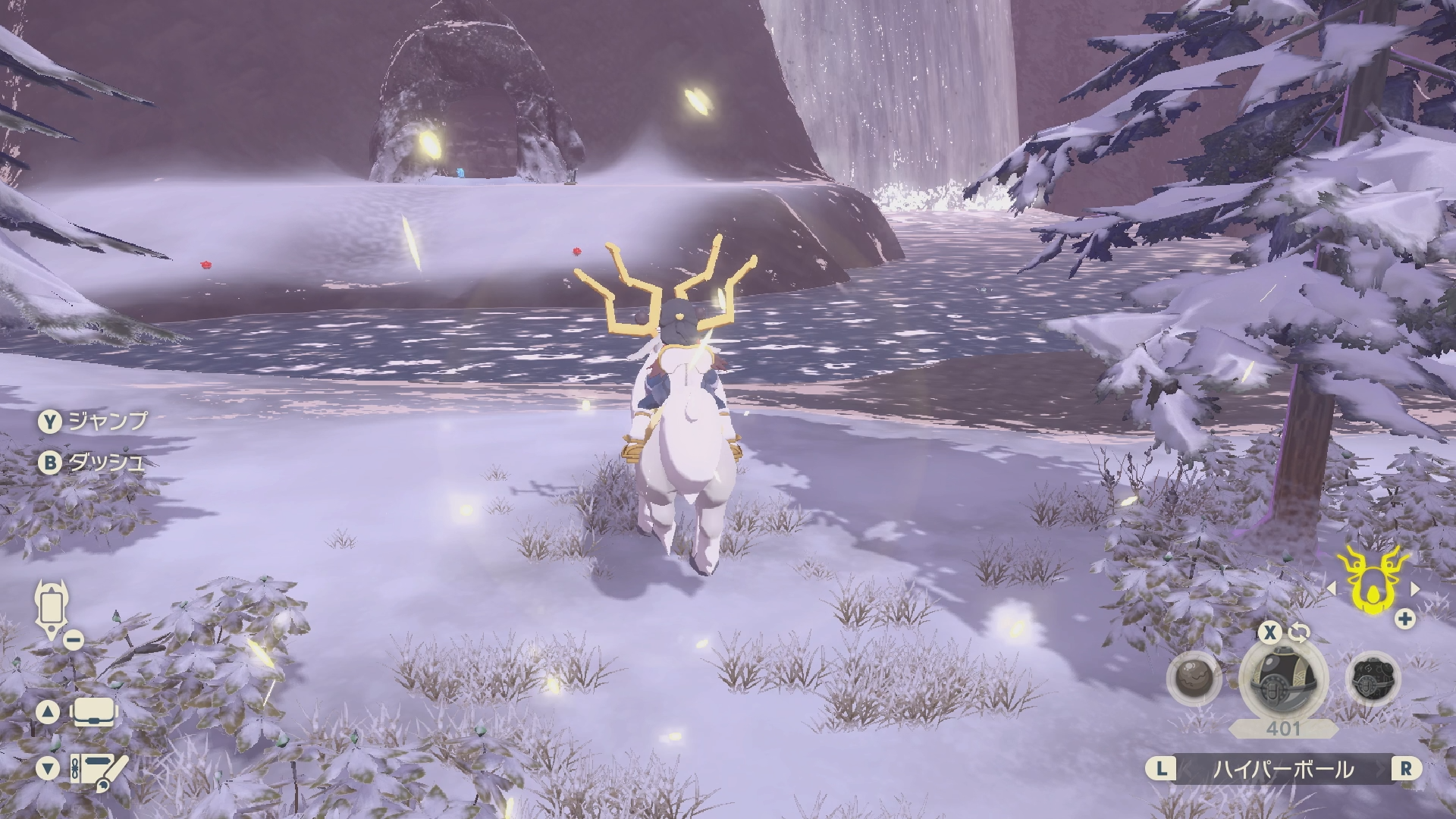The height and width of the screenshot is (819, 1456).
Task: Cycle ride Pokémon with the right arrow
Action: pos(1414,588)
